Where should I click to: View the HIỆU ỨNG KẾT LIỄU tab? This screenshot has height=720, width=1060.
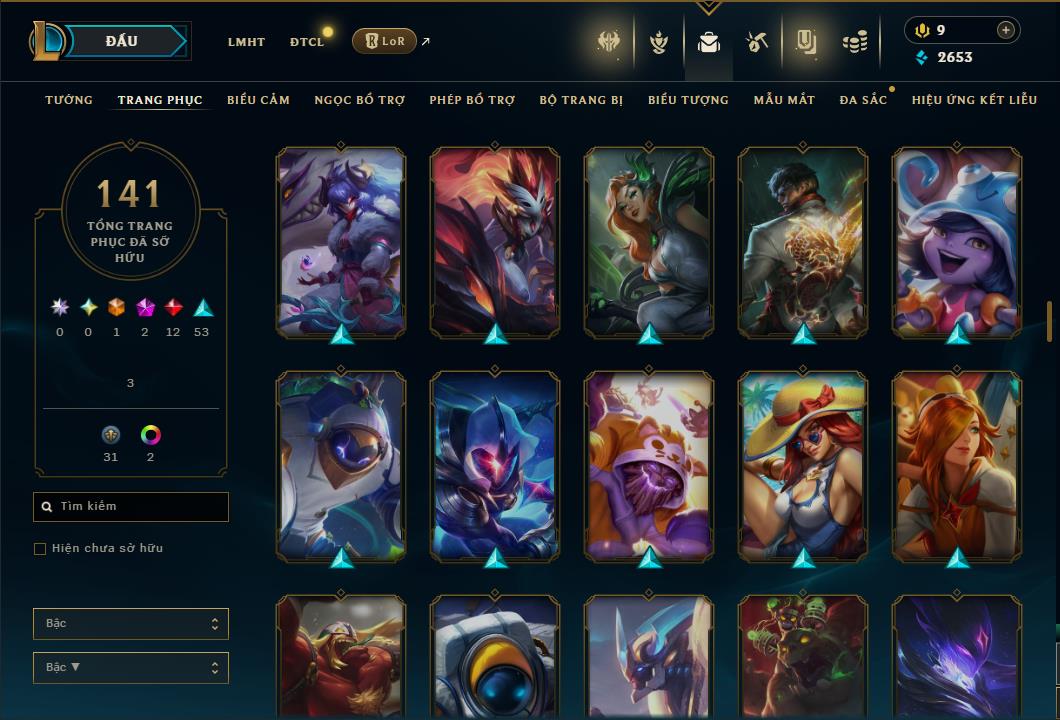pyautogui.click(x=974, y=100)
